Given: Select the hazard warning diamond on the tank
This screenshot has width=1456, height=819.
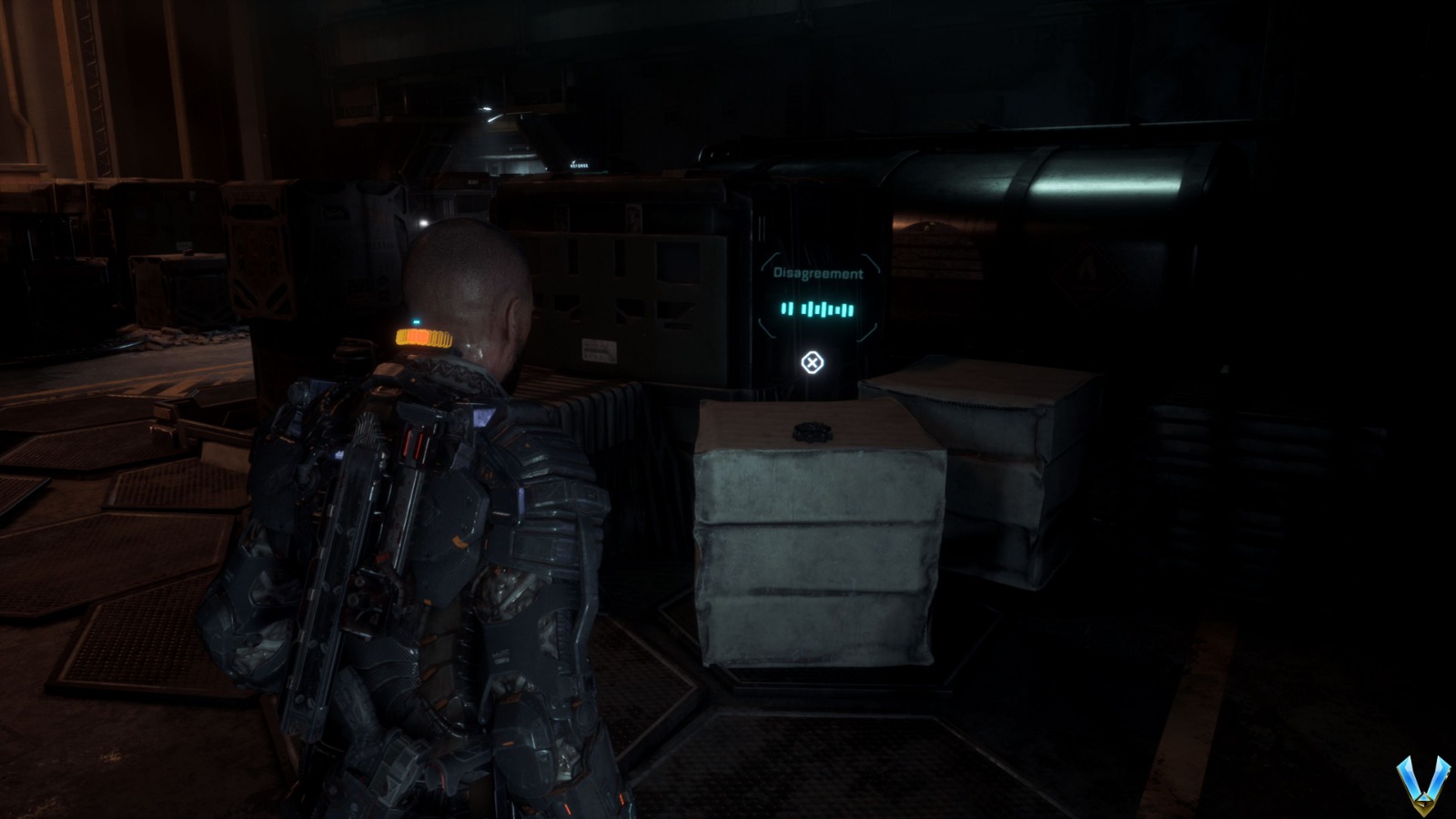Looking at the screenshot, I should tap(1085, 275).
